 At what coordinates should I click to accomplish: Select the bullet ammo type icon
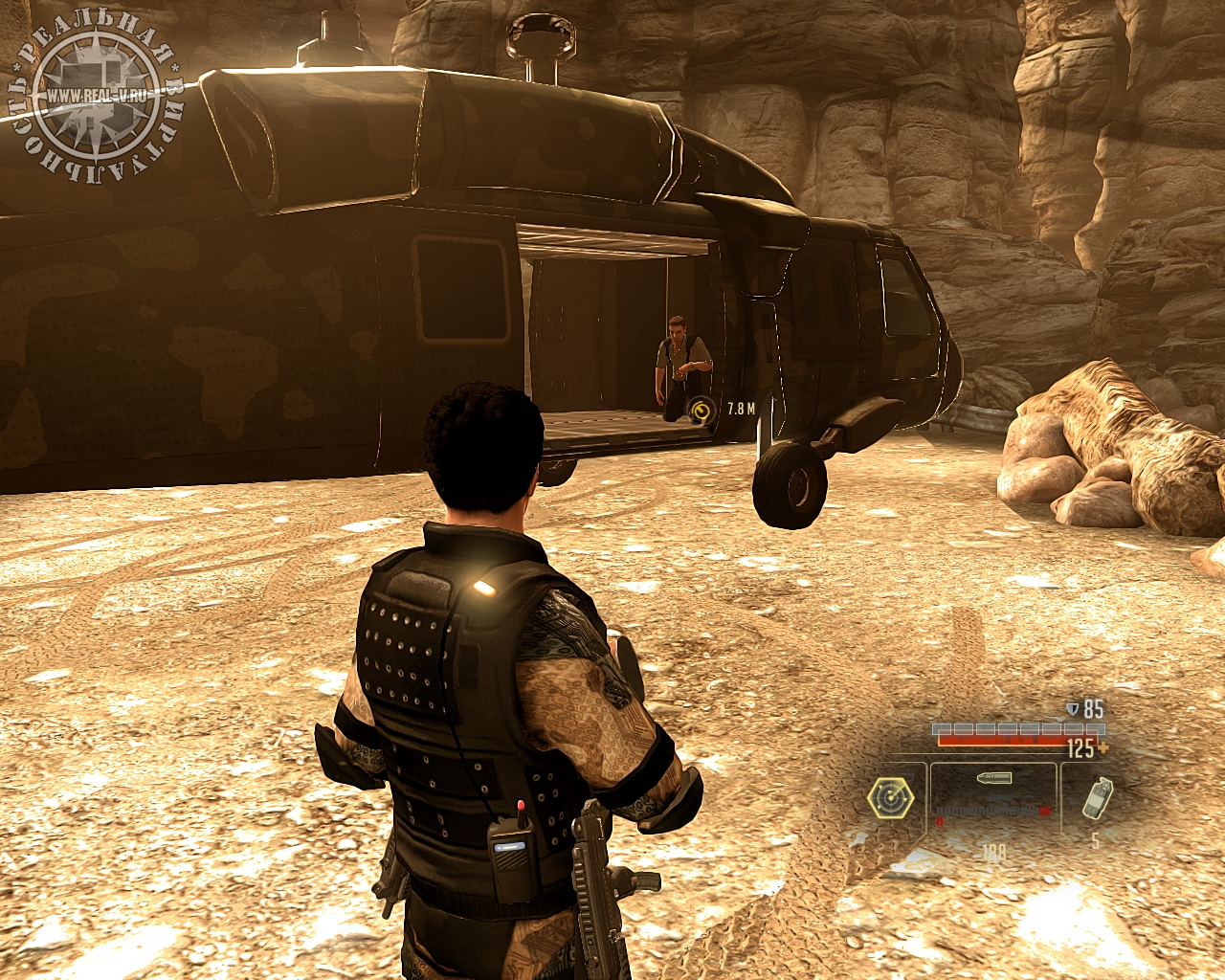[x=994, y=779]
